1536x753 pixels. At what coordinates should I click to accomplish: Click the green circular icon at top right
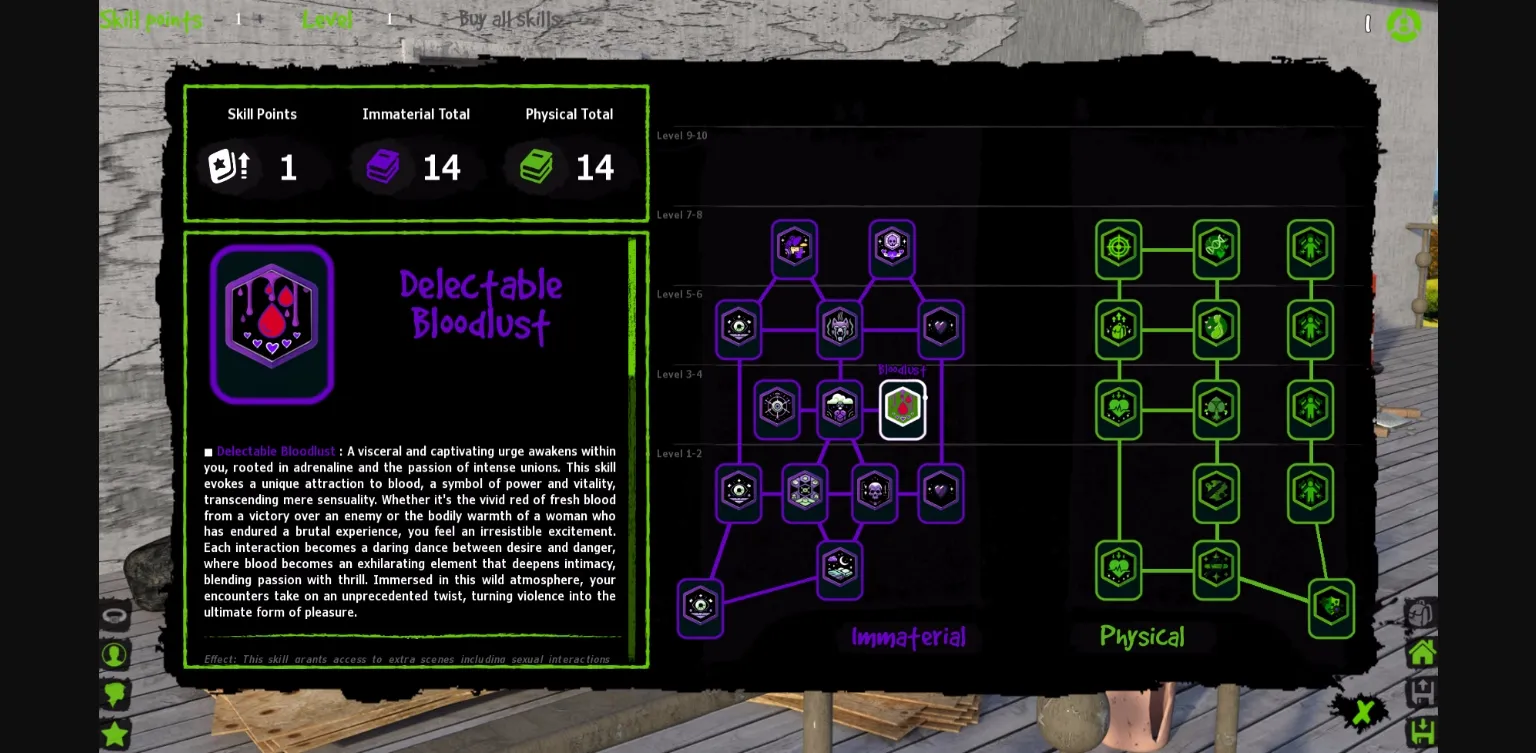coord(1404,25)
